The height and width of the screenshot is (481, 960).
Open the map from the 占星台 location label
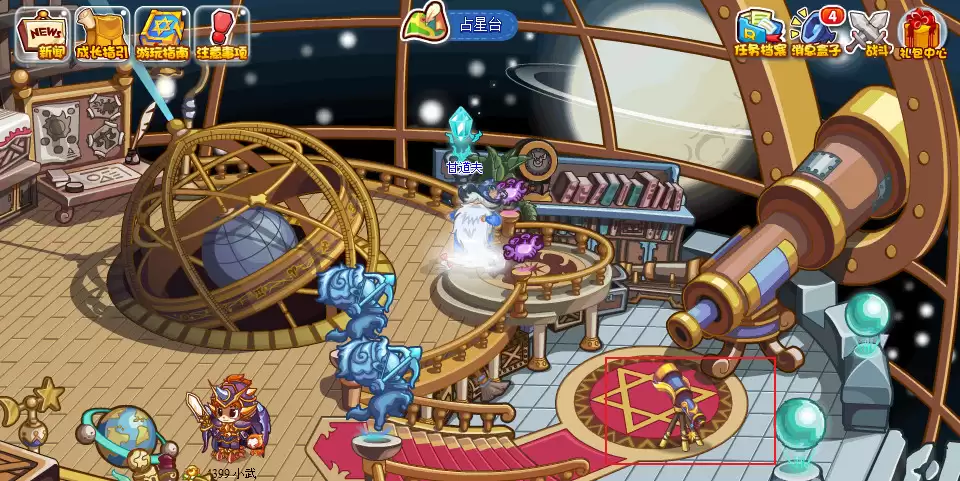460,25
